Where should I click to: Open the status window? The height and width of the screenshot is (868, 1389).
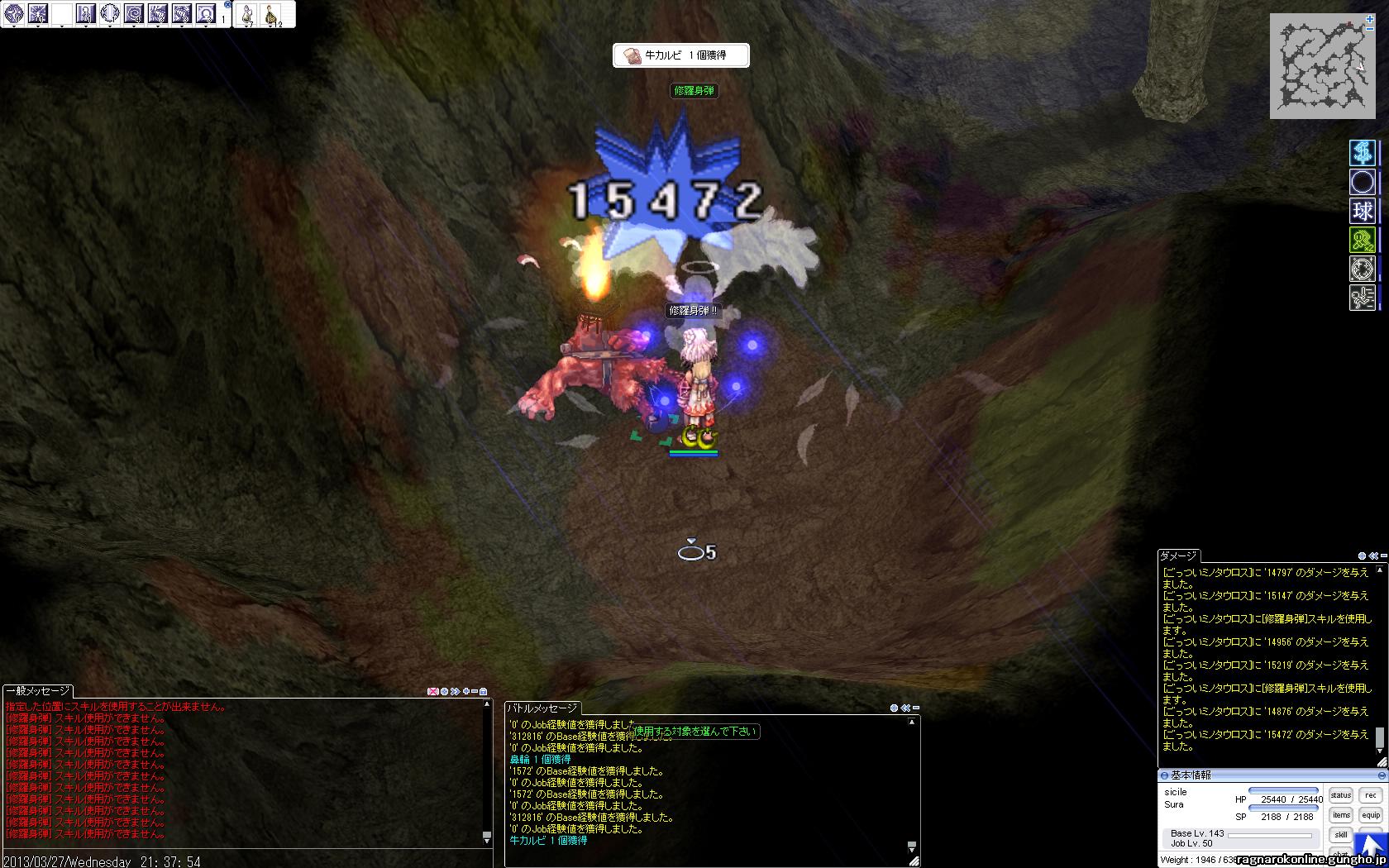click(1340, 795)
